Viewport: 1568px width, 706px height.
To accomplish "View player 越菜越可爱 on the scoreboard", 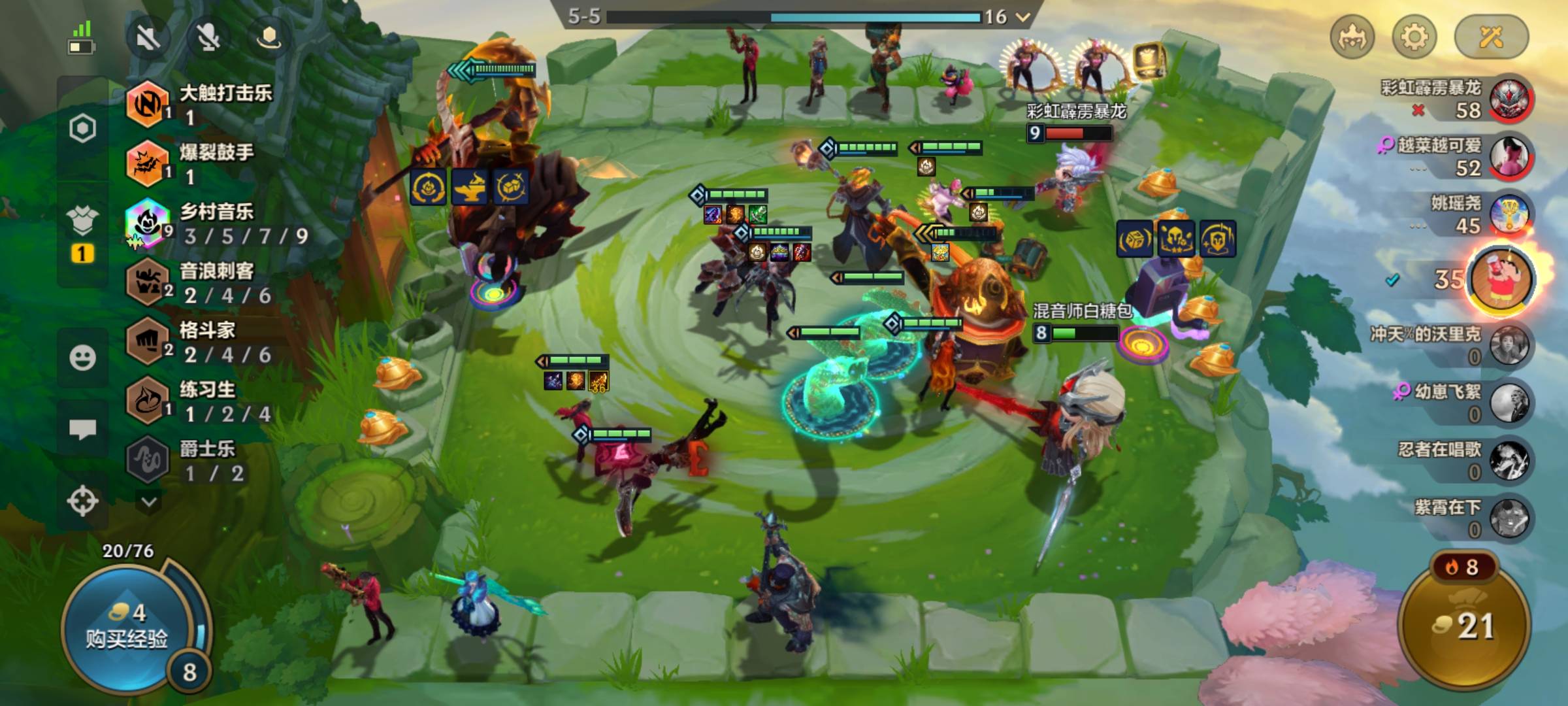I will click(x=1457, y=157).
